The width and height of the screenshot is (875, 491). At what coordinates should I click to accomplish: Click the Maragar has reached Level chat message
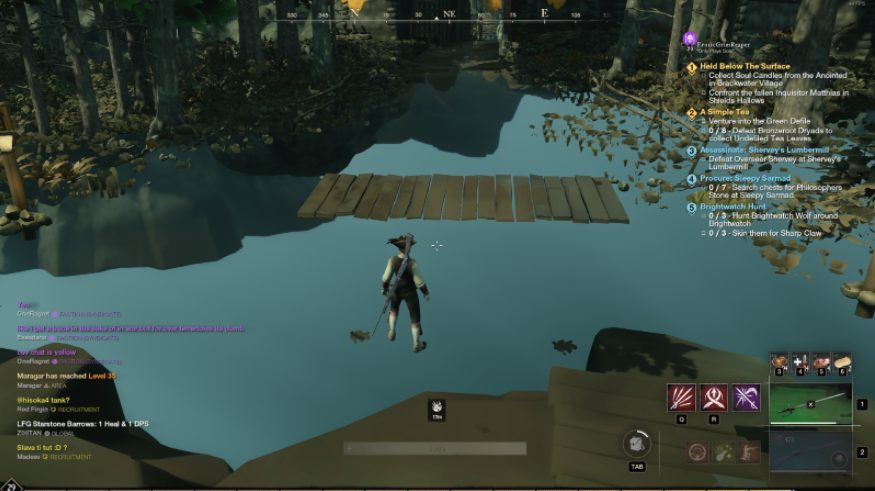tap(67, 376)
